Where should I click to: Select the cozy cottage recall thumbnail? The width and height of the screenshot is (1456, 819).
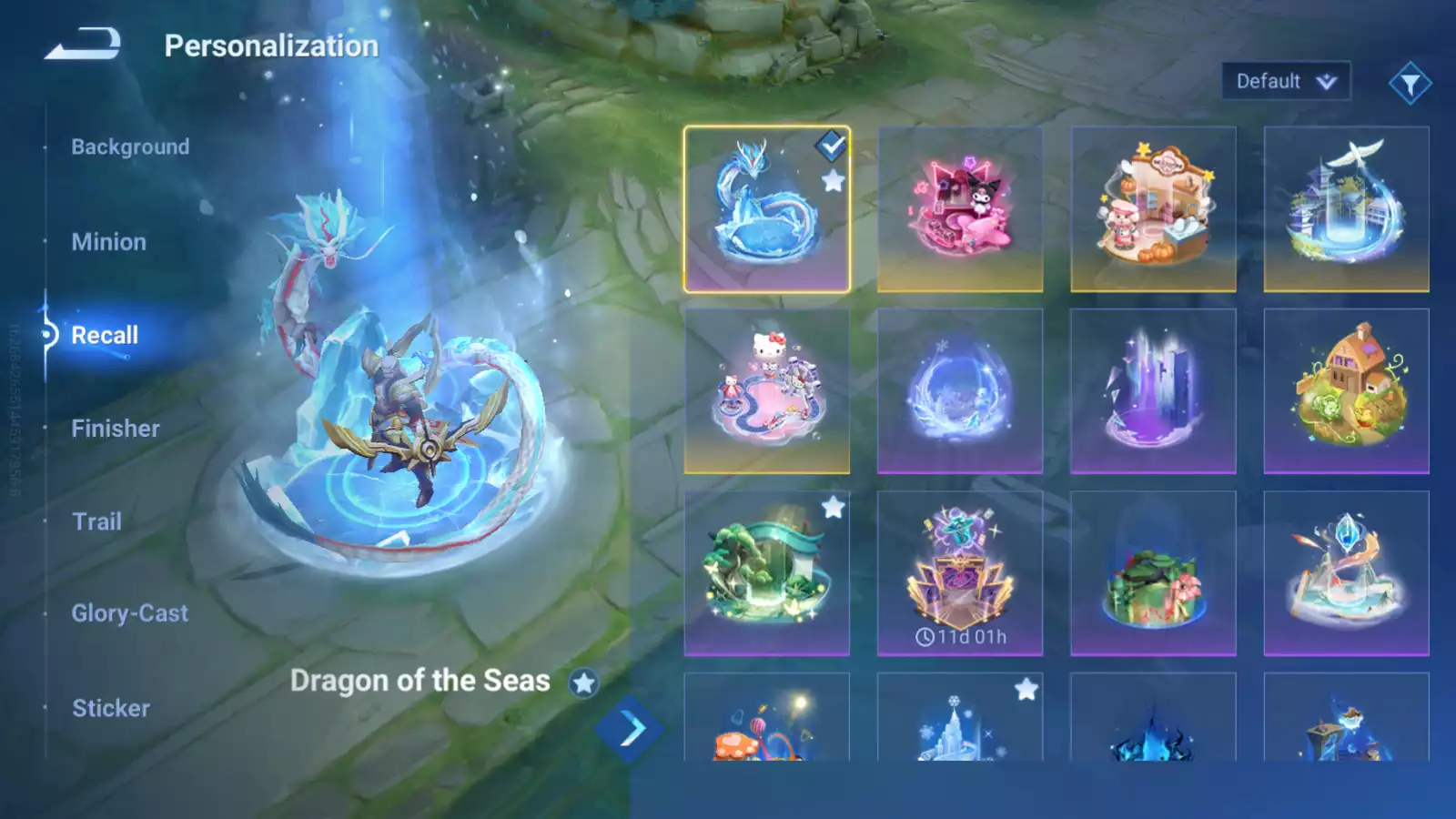(x=1347, y=389)
